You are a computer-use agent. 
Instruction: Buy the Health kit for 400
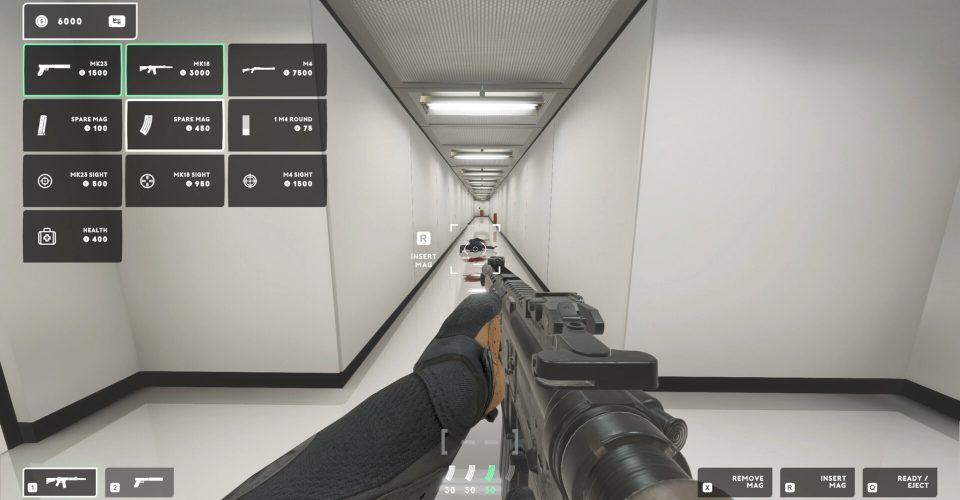point(72,236)
